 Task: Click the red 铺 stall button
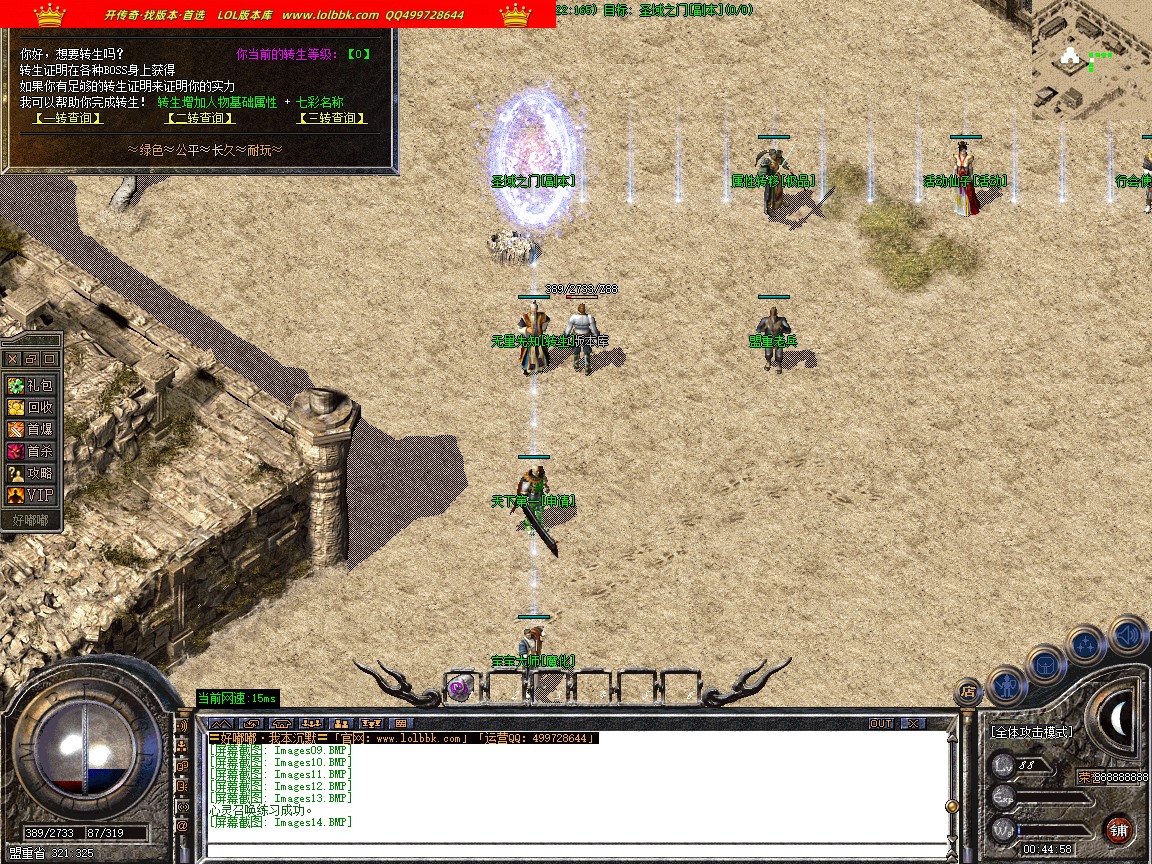(x=1119, y=829)
